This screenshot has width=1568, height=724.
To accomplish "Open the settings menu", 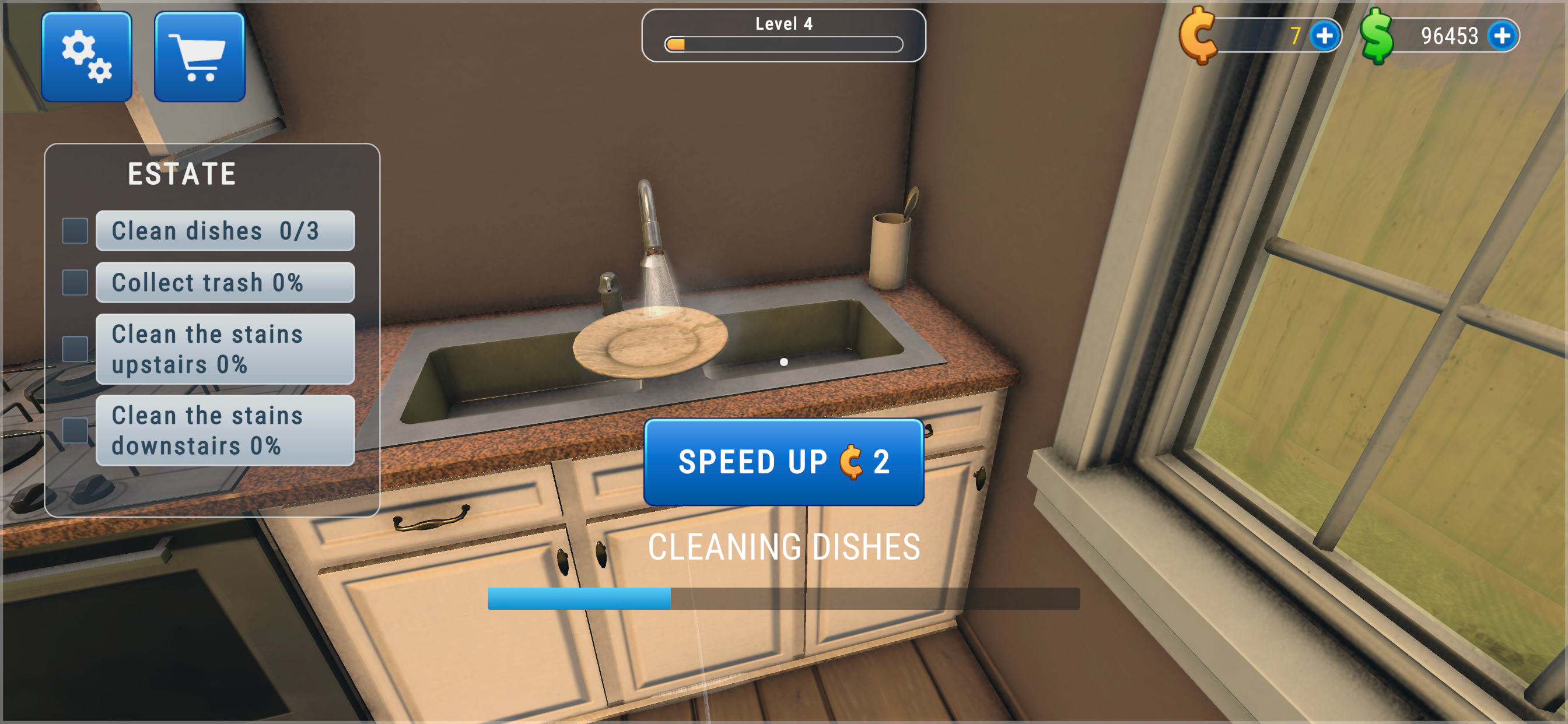I will tap(86, 56).
